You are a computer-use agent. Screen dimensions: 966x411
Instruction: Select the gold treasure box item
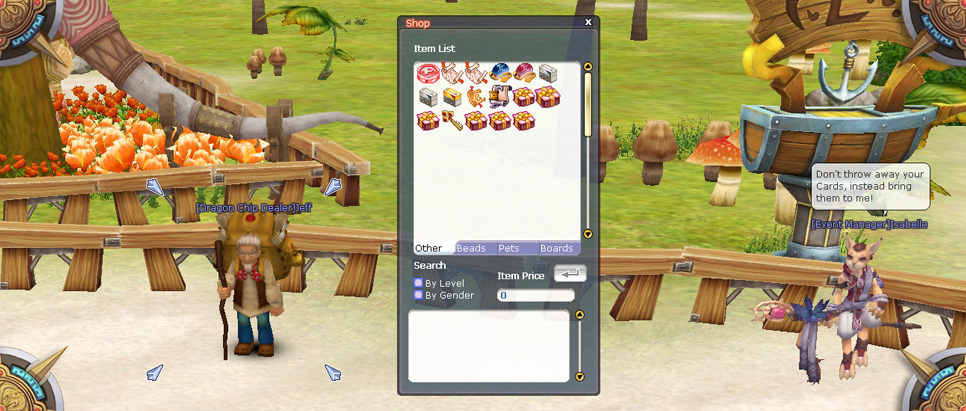coord(452,97)
